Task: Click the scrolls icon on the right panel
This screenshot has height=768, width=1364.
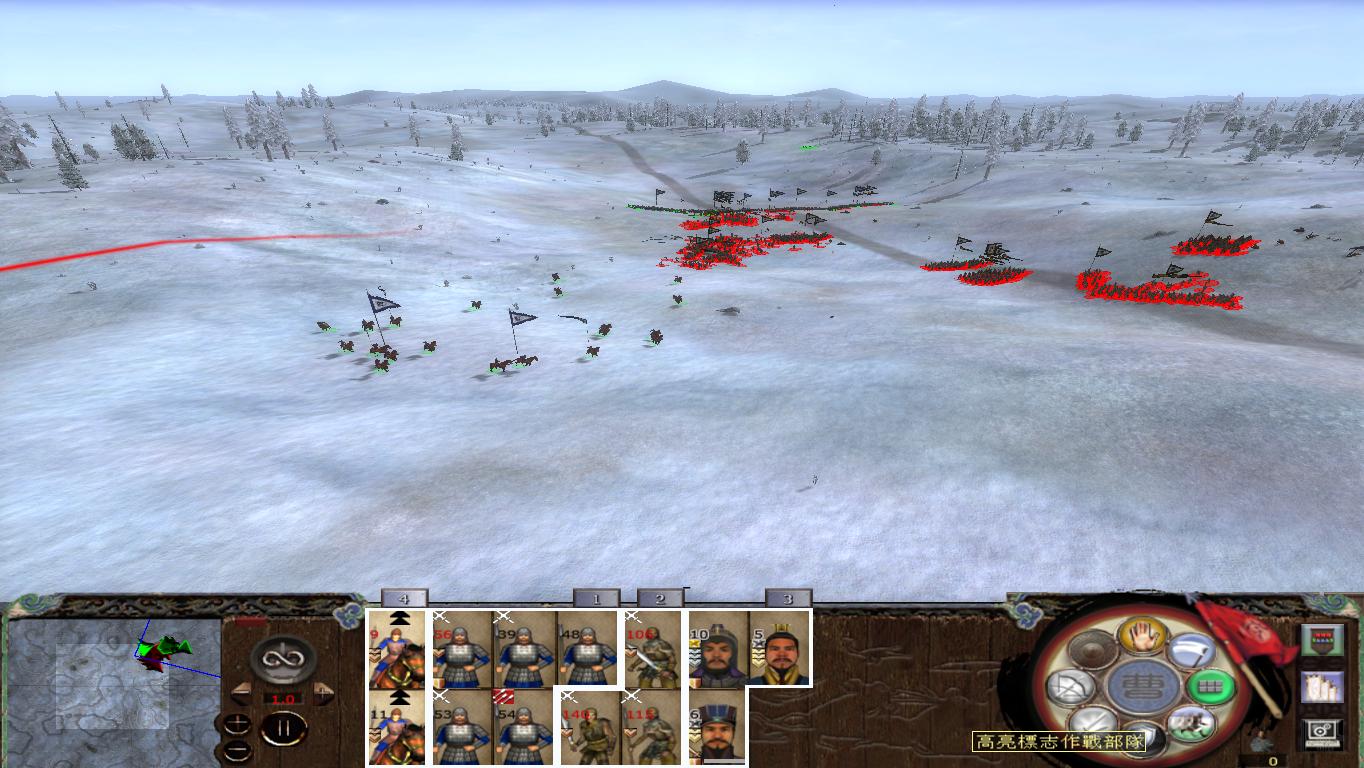Action: point(1323,687)
